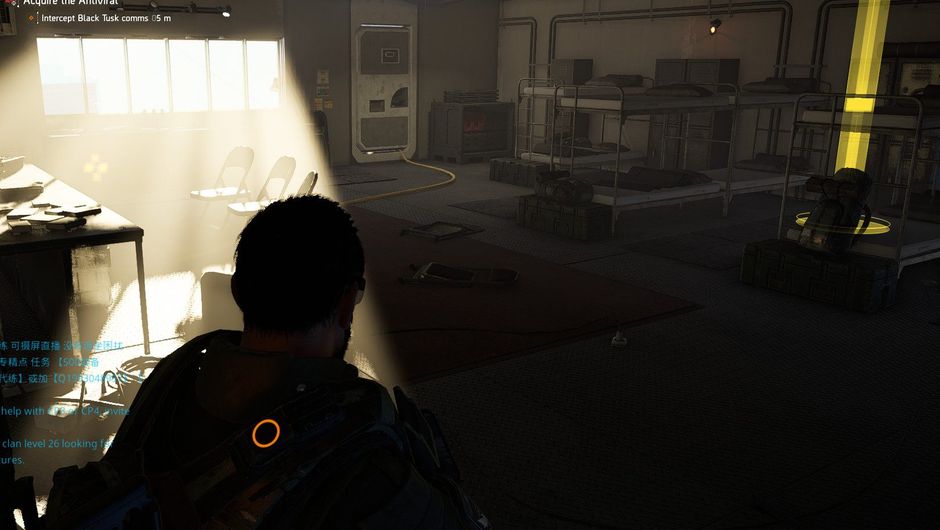Click the yellow diamond objective waypoint marker
This screenshot has height=530, width=940.
(x=95, y=166)
